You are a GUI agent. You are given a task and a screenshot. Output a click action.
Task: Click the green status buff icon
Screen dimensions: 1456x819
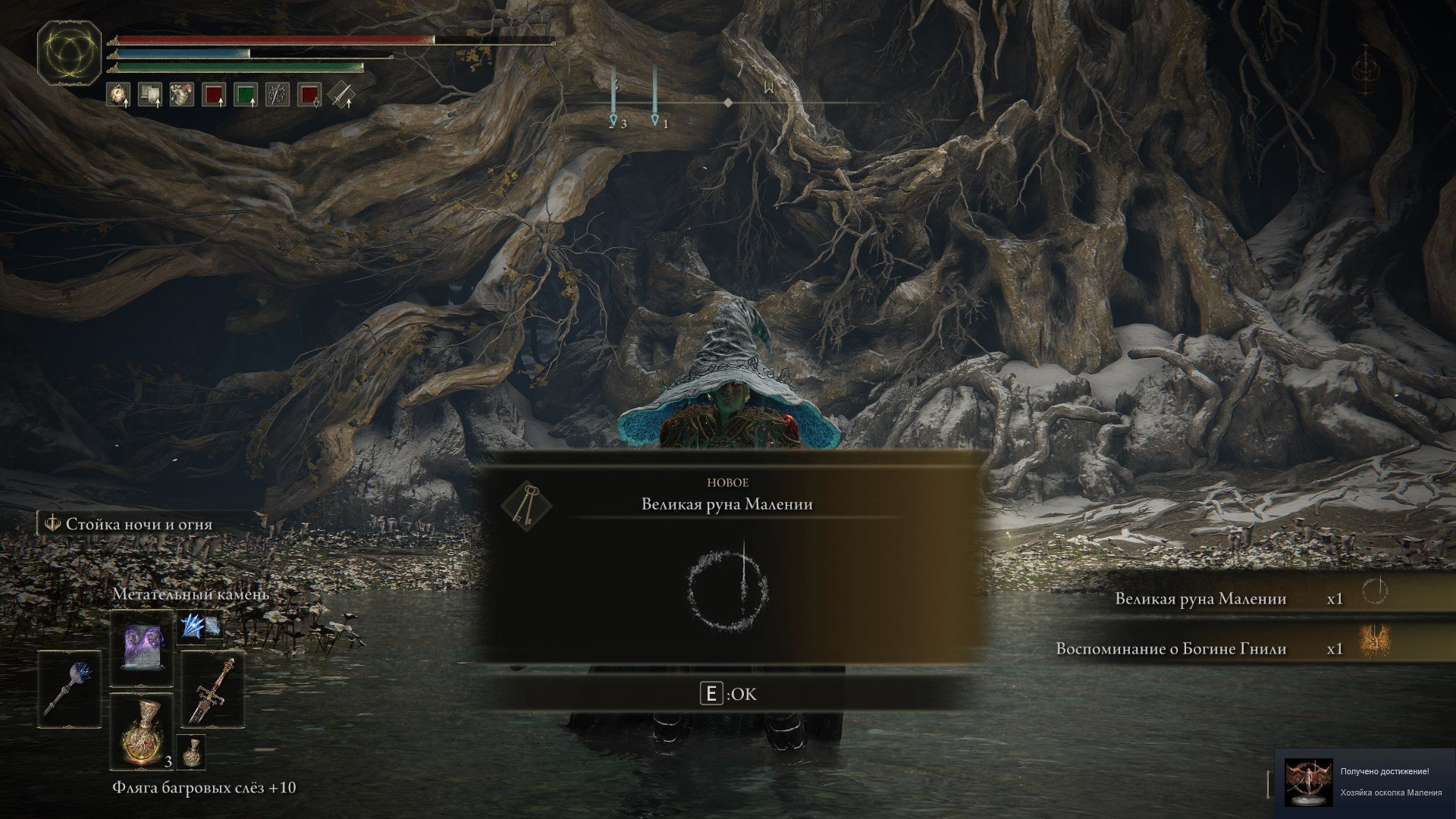click(x=245, y=96)
